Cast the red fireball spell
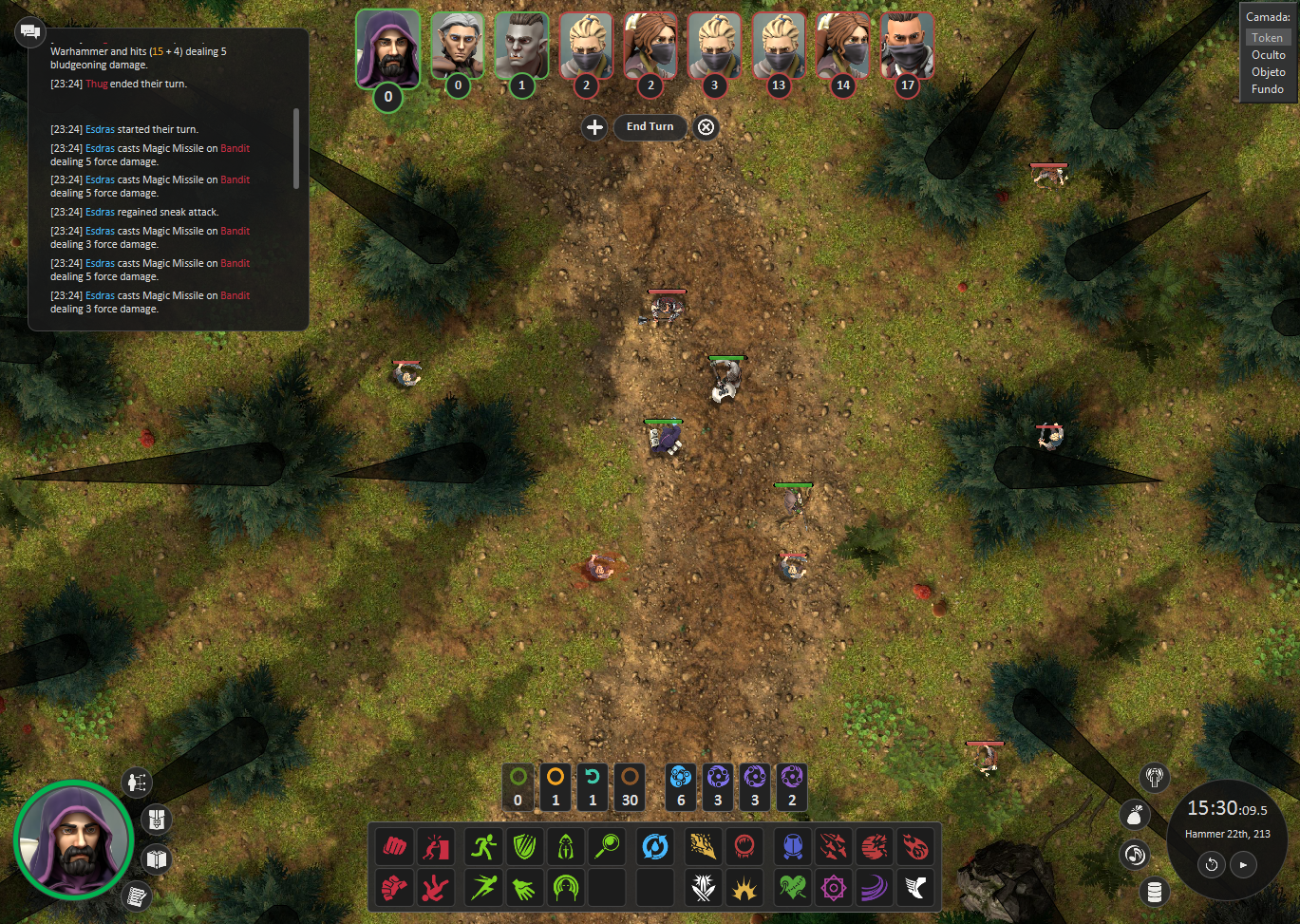The height and width of the screenshot is (924, 1300). point(915,845)
